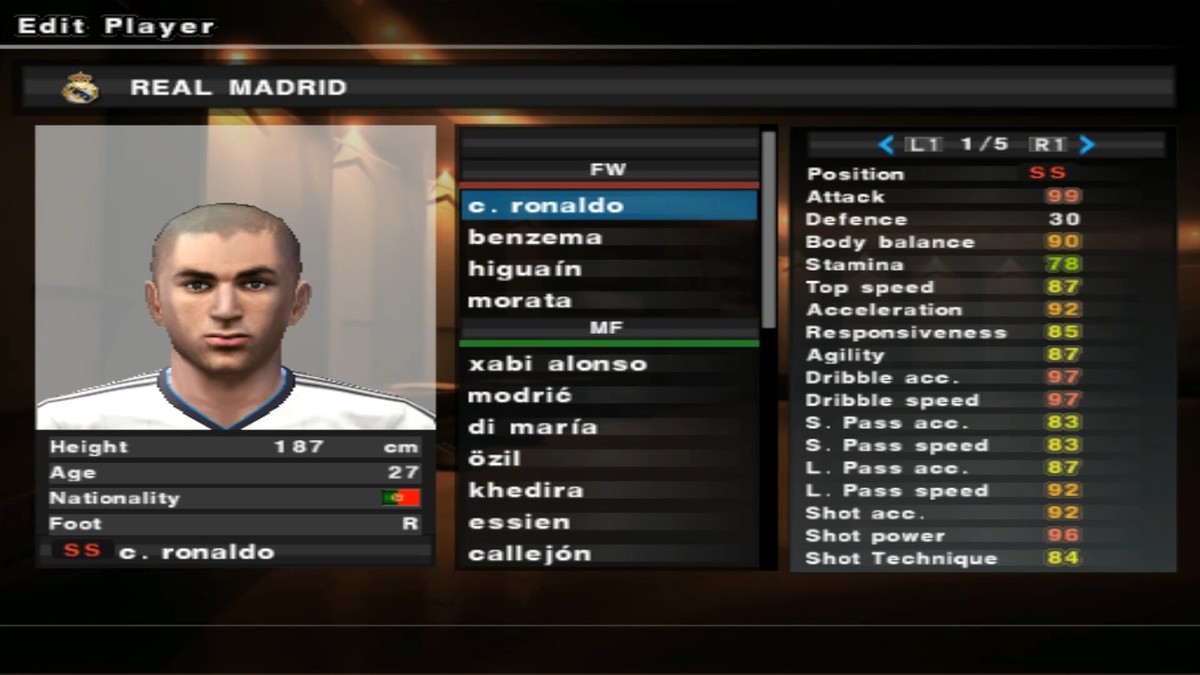Screen dimensions: 1200x675
Task: Choose özil from the squad list
Action: [608, 459]
